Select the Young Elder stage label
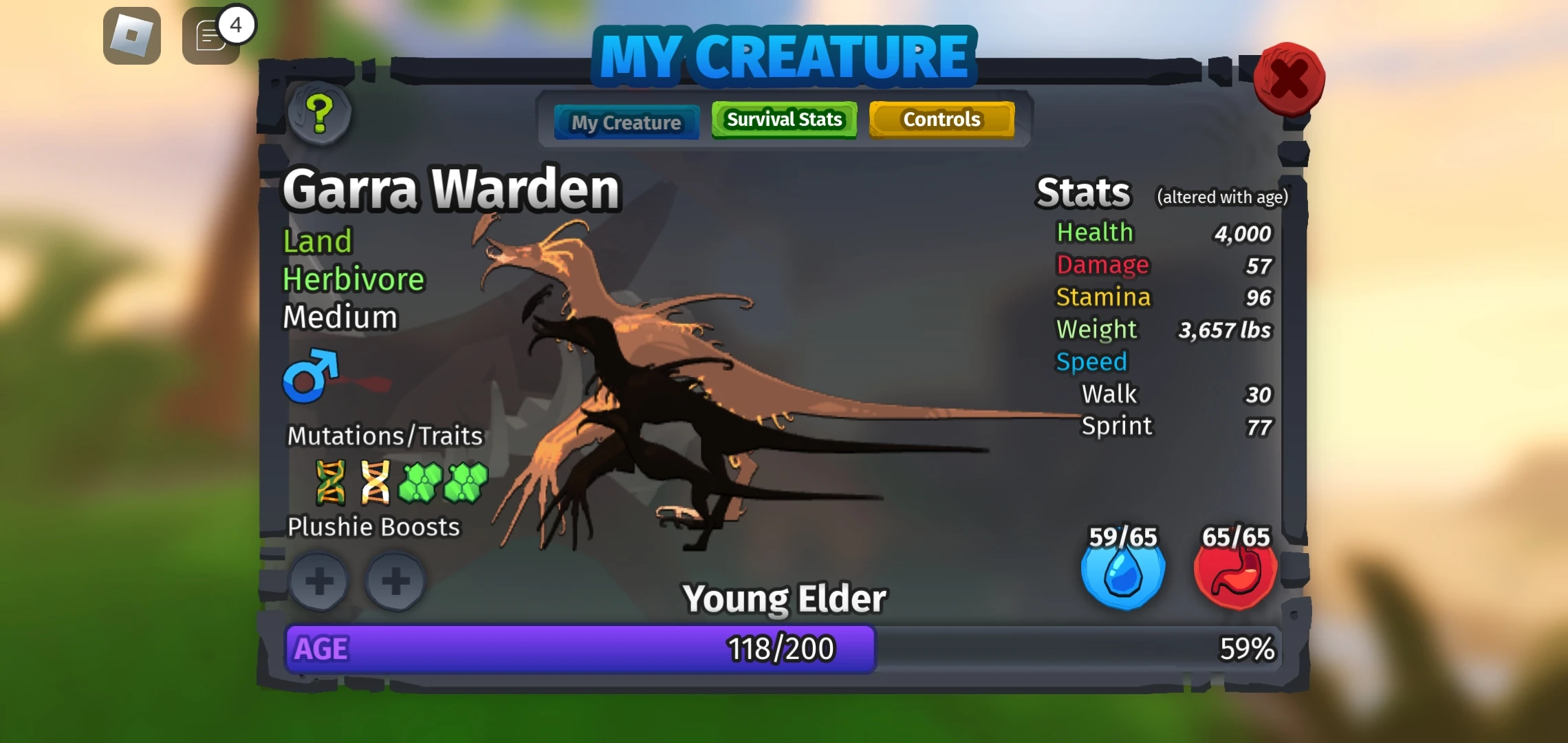Viewport: 1568px width, 743px height. [784, 597]
